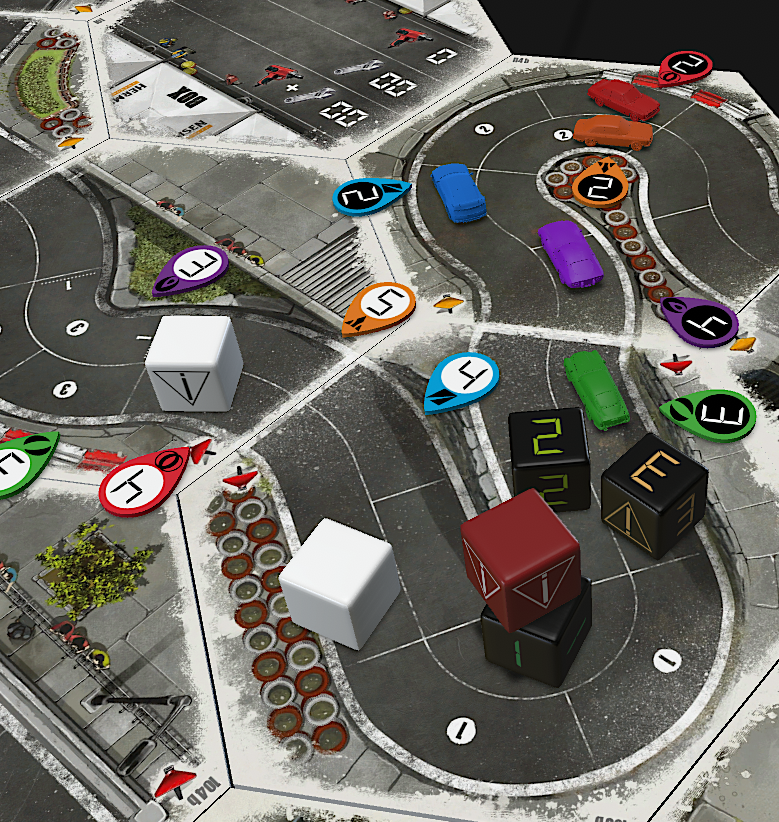Select the red race car
The width and height of the screenshot is (779, 822).
[x=623, y=99]
